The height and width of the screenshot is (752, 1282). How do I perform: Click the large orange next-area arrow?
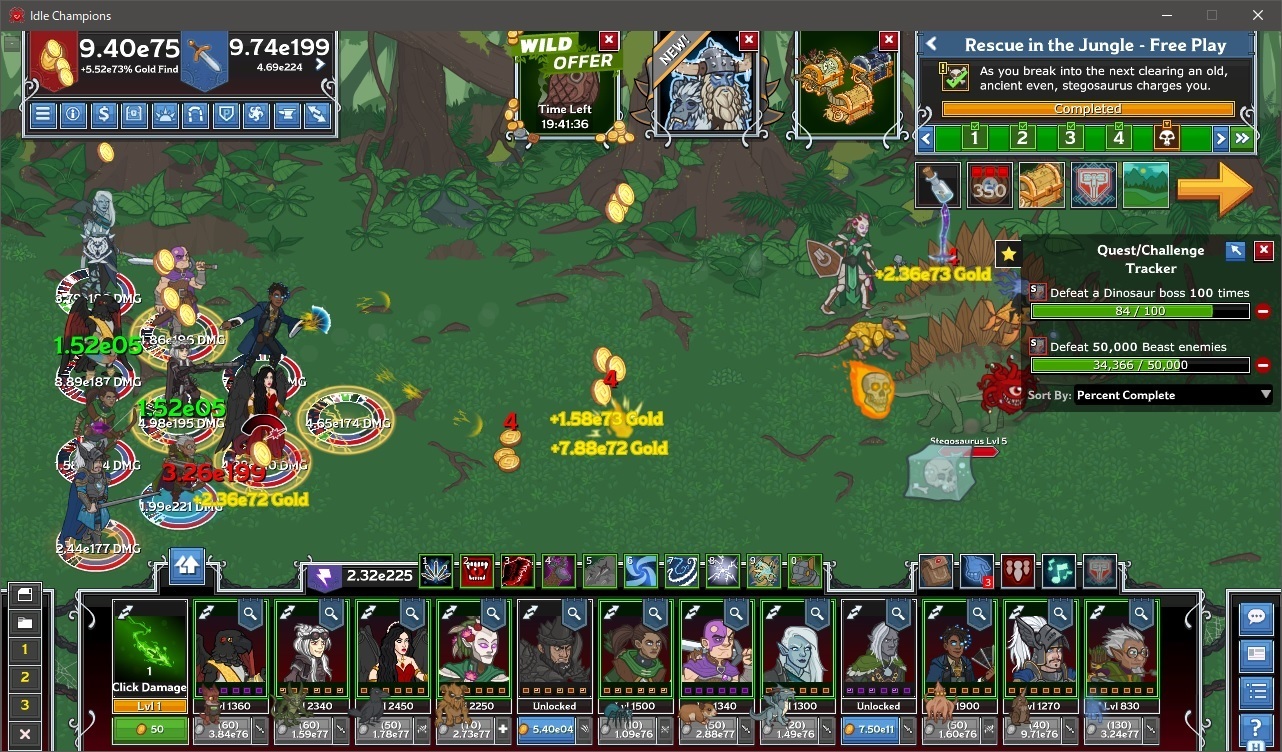click(x=1214, y=187)
